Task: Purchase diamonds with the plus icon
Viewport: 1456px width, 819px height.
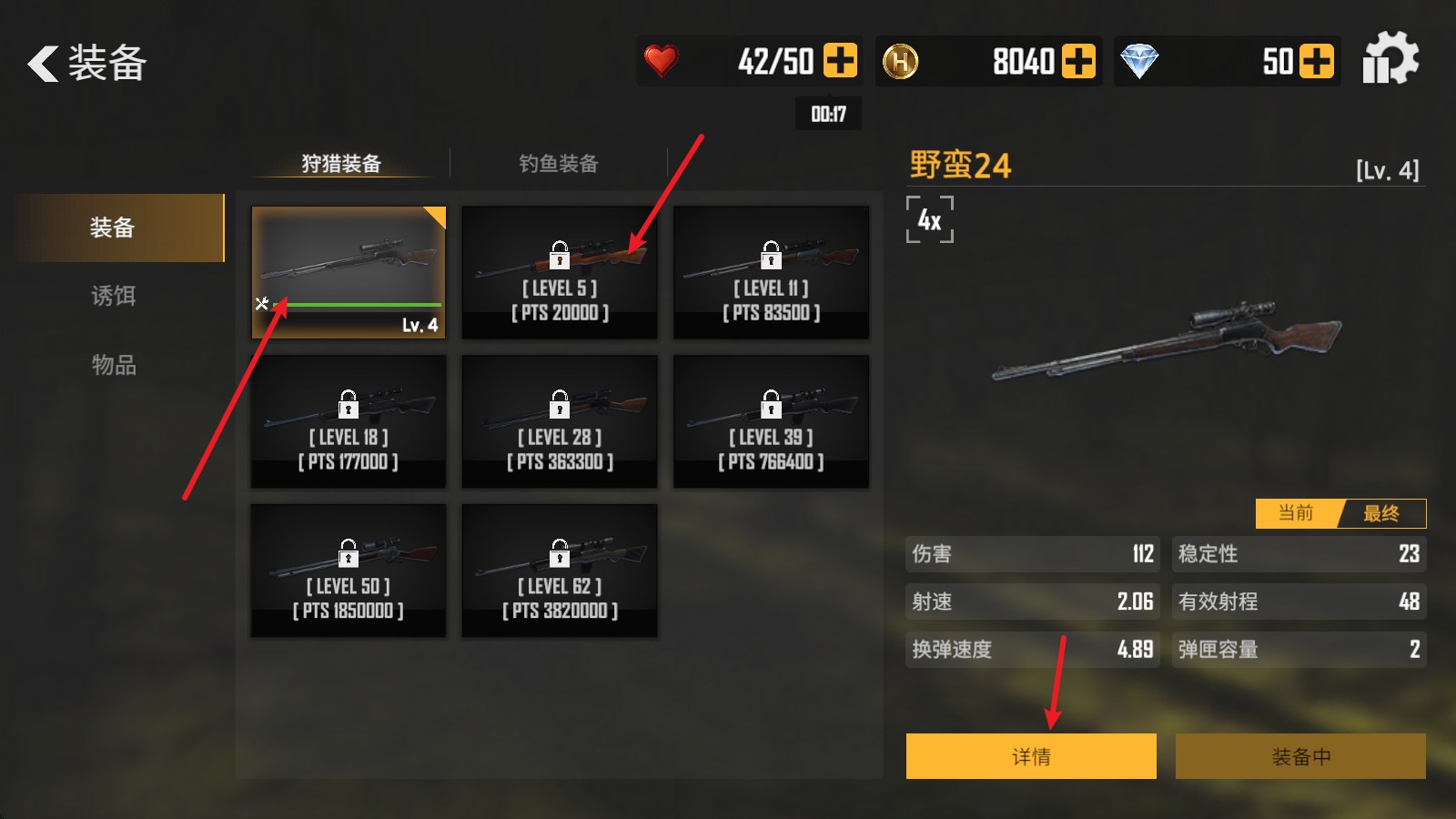Action: [x=1316, y=60]
